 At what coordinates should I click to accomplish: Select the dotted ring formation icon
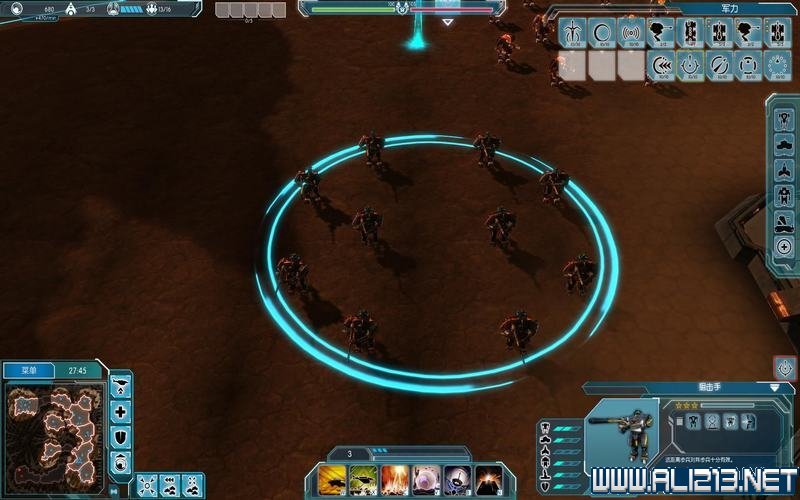[780, 65]
